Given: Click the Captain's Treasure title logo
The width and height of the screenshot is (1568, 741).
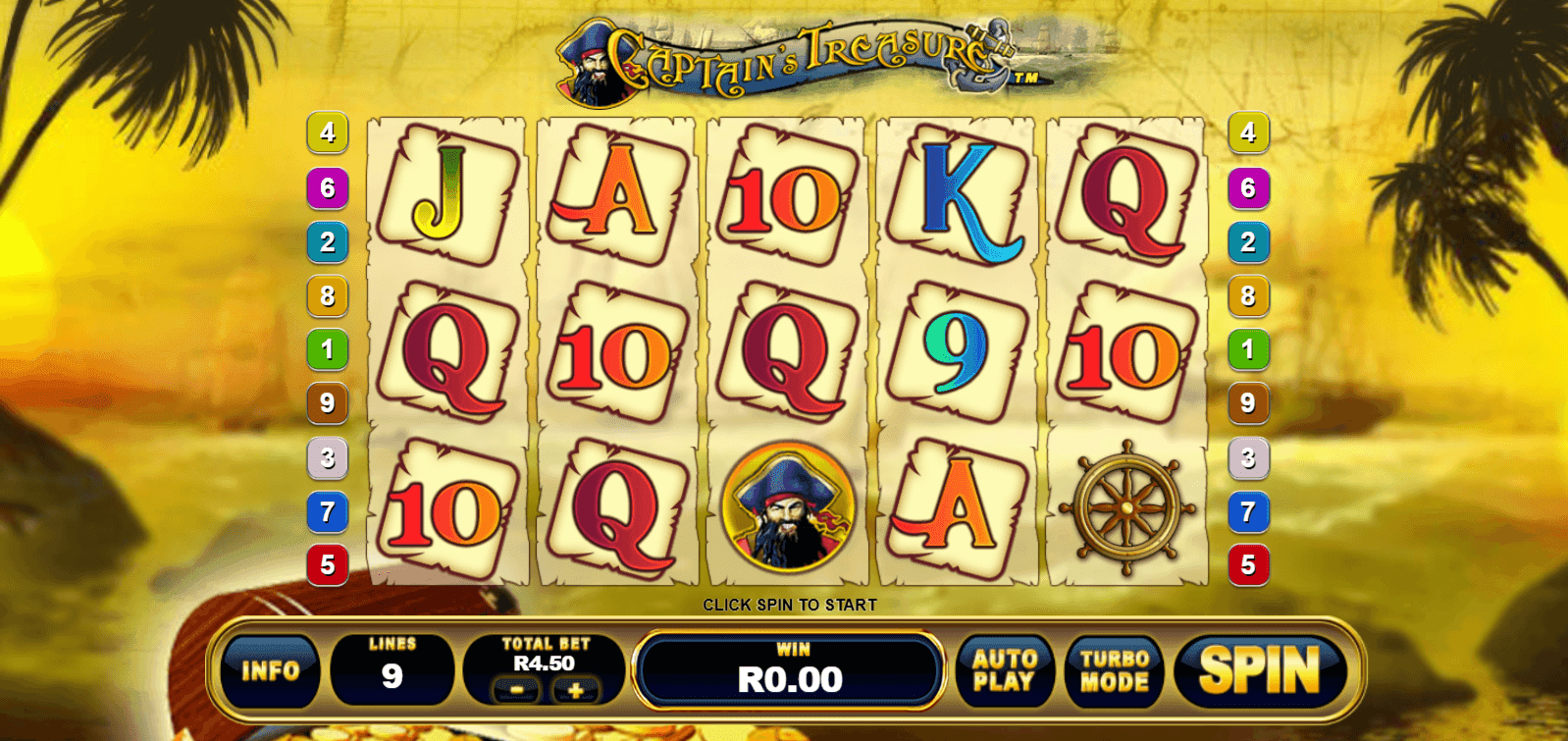Looking at the screenshot, I should pos(785,57).
